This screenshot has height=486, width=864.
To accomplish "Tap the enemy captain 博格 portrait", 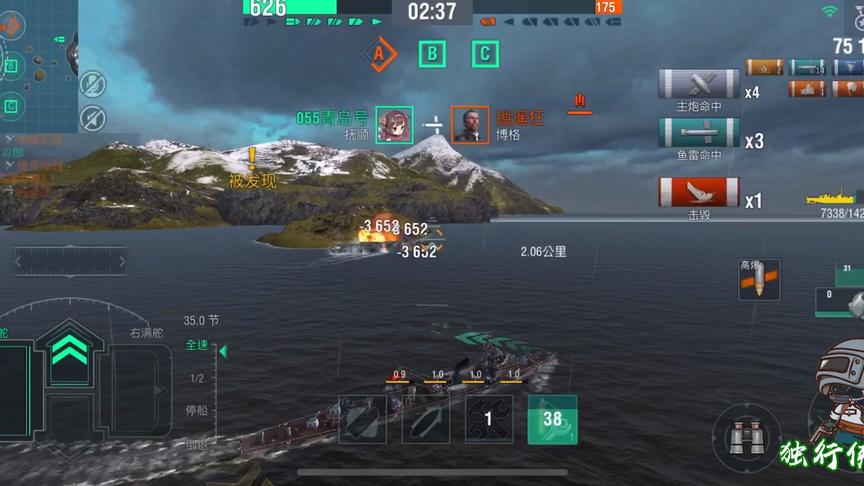I will click(470, 125).
